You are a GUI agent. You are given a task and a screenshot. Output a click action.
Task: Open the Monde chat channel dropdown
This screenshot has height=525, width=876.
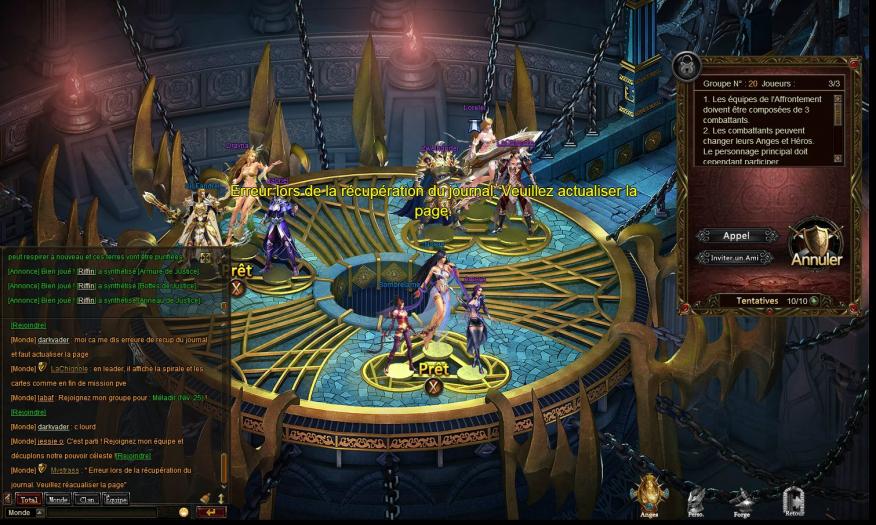(40, 513)
